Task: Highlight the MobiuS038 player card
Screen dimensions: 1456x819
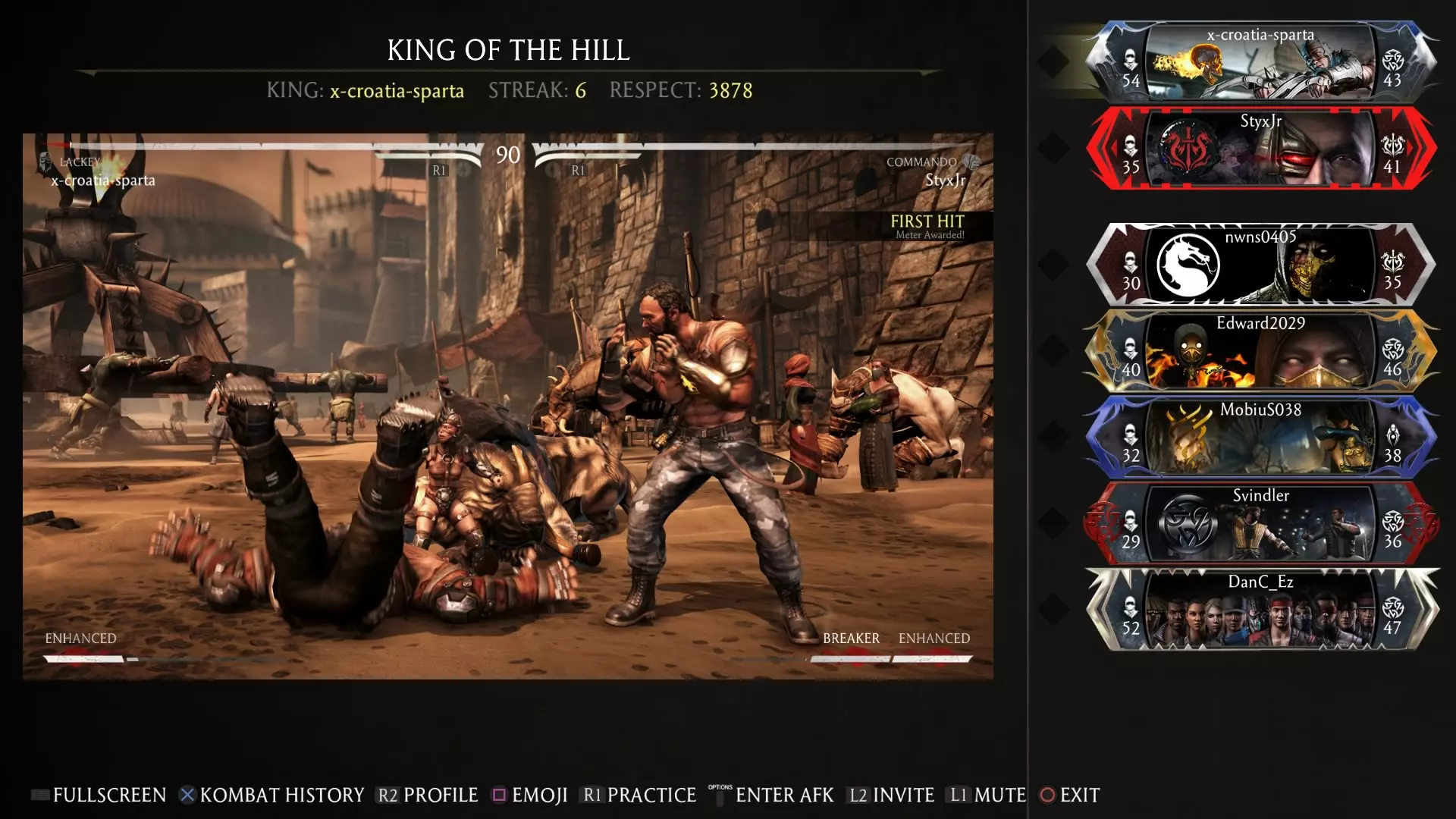Action: (1260, 437)
